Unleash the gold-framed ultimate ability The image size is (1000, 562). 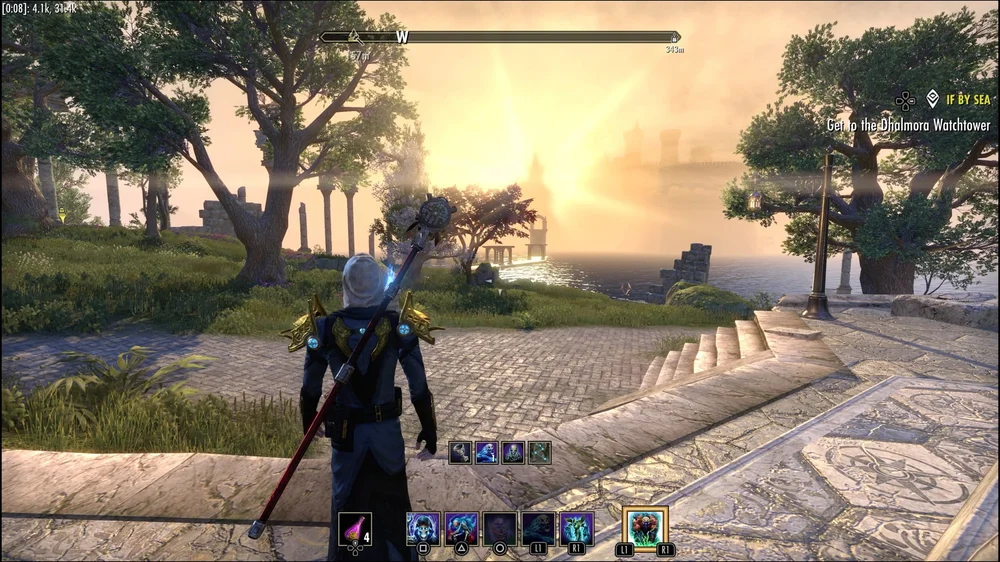(645, 528)
